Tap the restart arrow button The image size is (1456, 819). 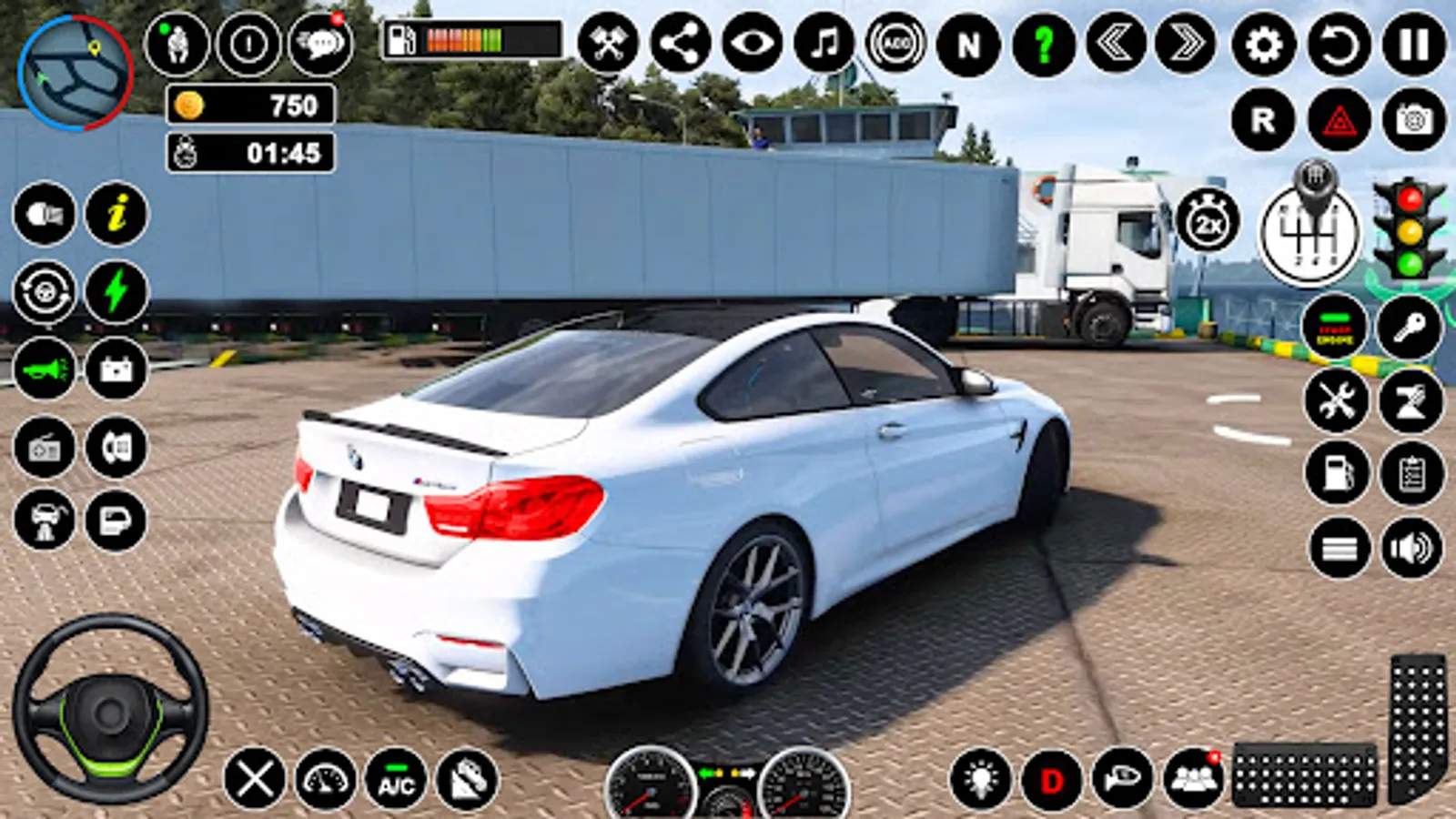point(1339,44)
